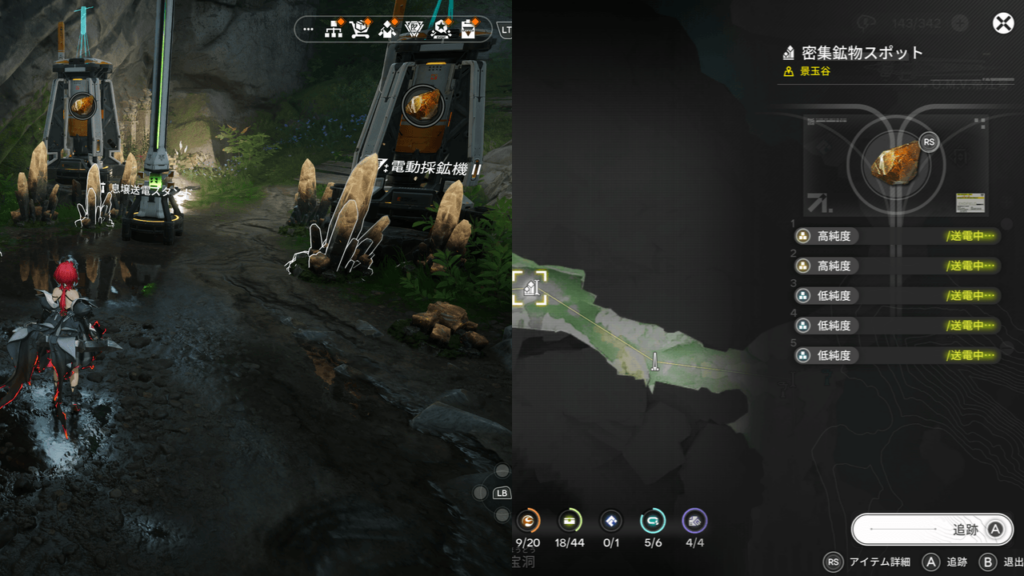Open the clipboard icon in top bar

point(467,29)
